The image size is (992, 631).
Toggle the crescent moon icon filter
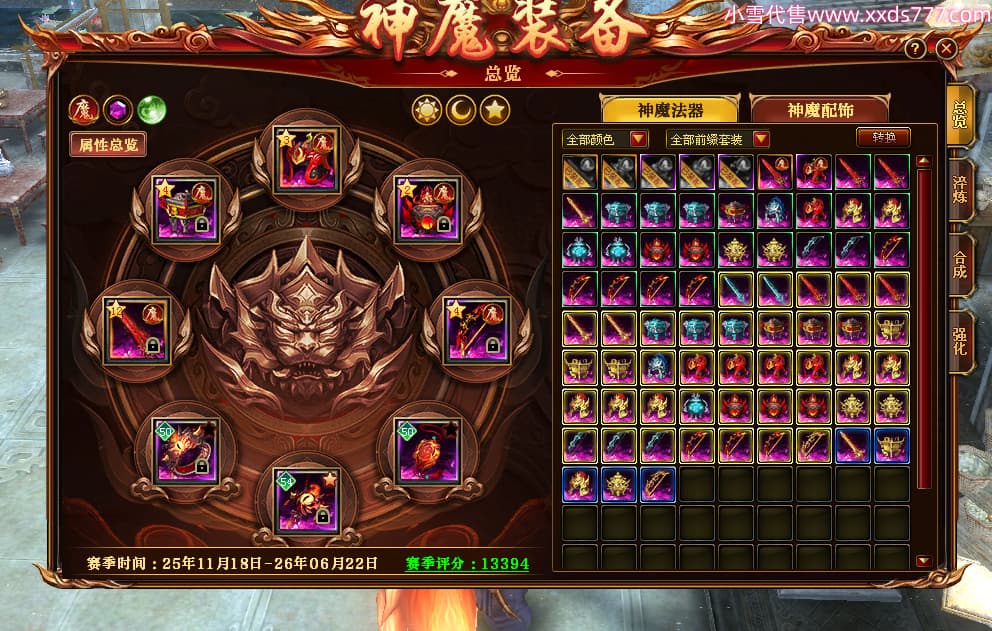point(461,109)
